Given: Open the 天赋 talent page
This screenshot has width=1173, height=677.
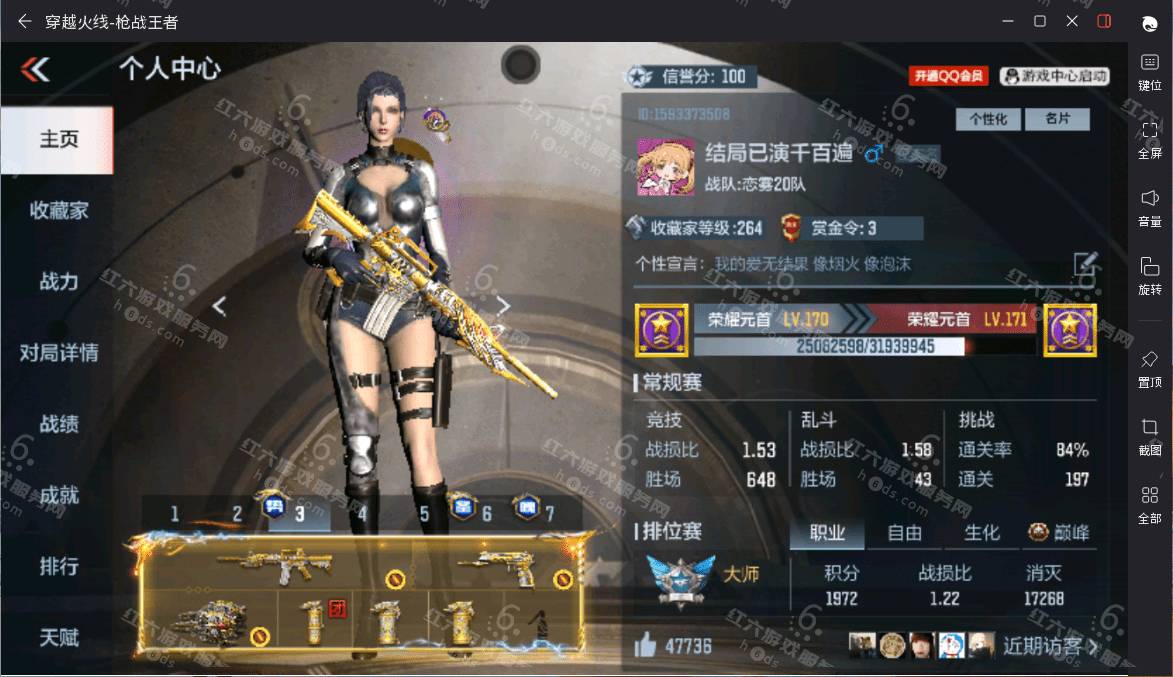Looking at the screenshot, I should tap(58, 636).
